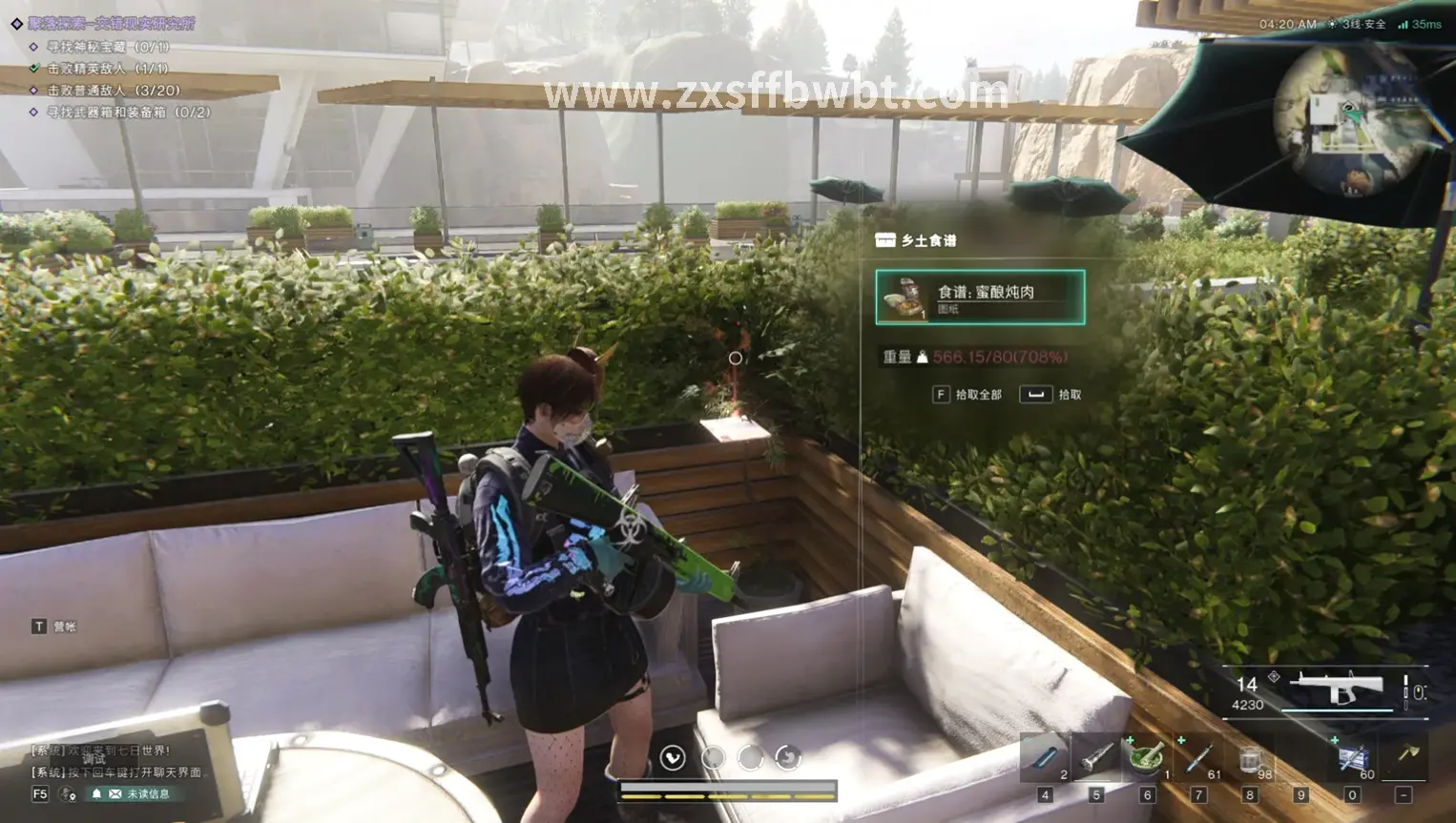1456x823 pixels.
Task: Click the 拾取 pick-up option
Action: click(1051, 395)
